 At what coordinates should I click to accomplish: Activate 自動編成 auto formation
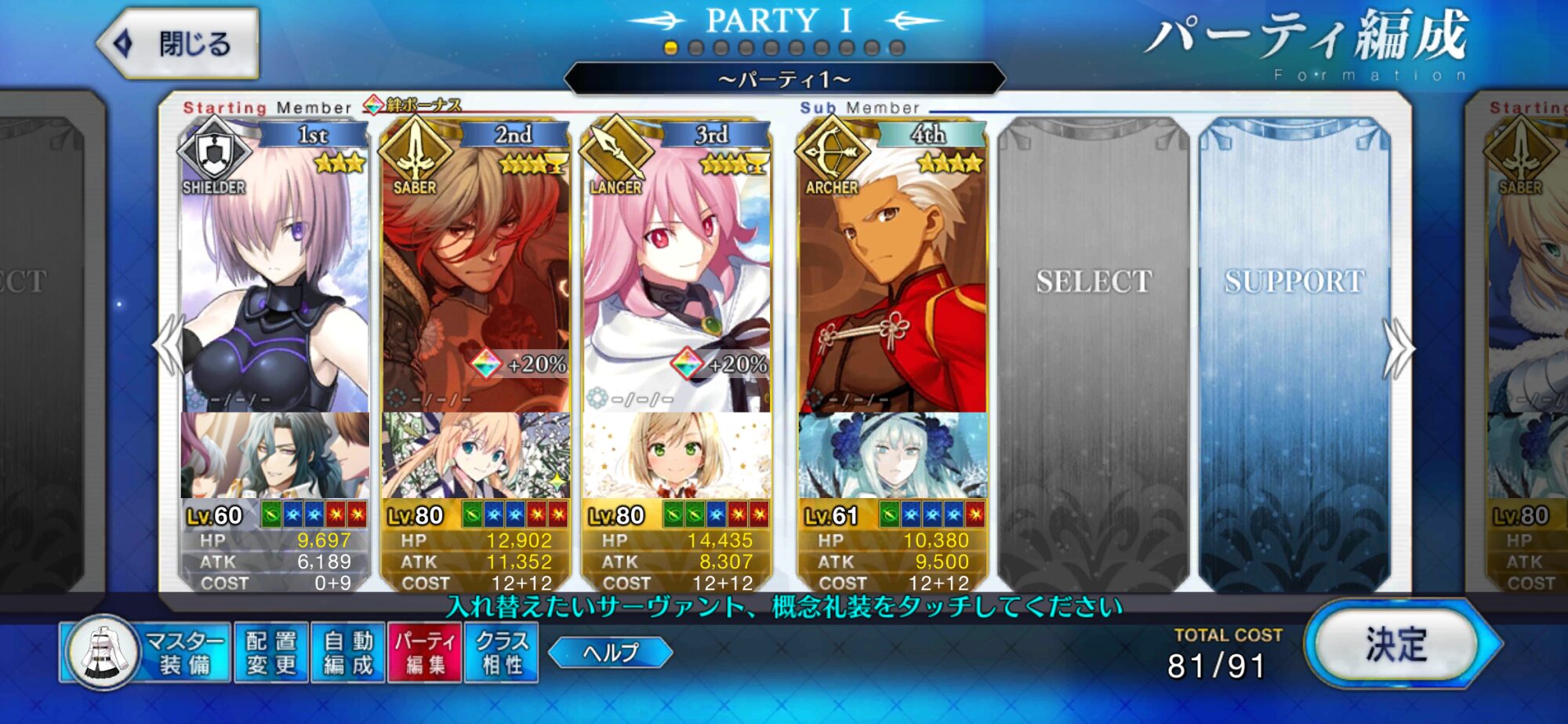coord(348,653)
